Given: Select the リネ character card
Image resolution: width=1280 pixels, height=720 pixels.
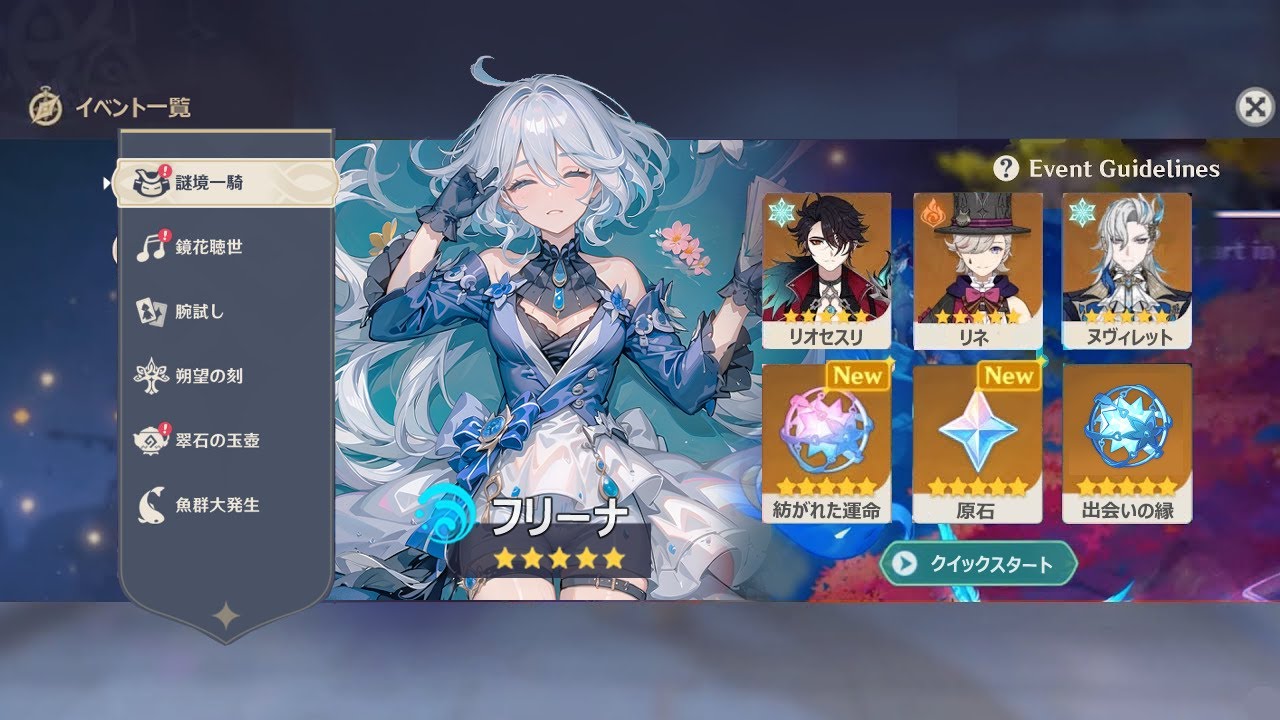Looking at the screenshot, I should pos(977,270).
